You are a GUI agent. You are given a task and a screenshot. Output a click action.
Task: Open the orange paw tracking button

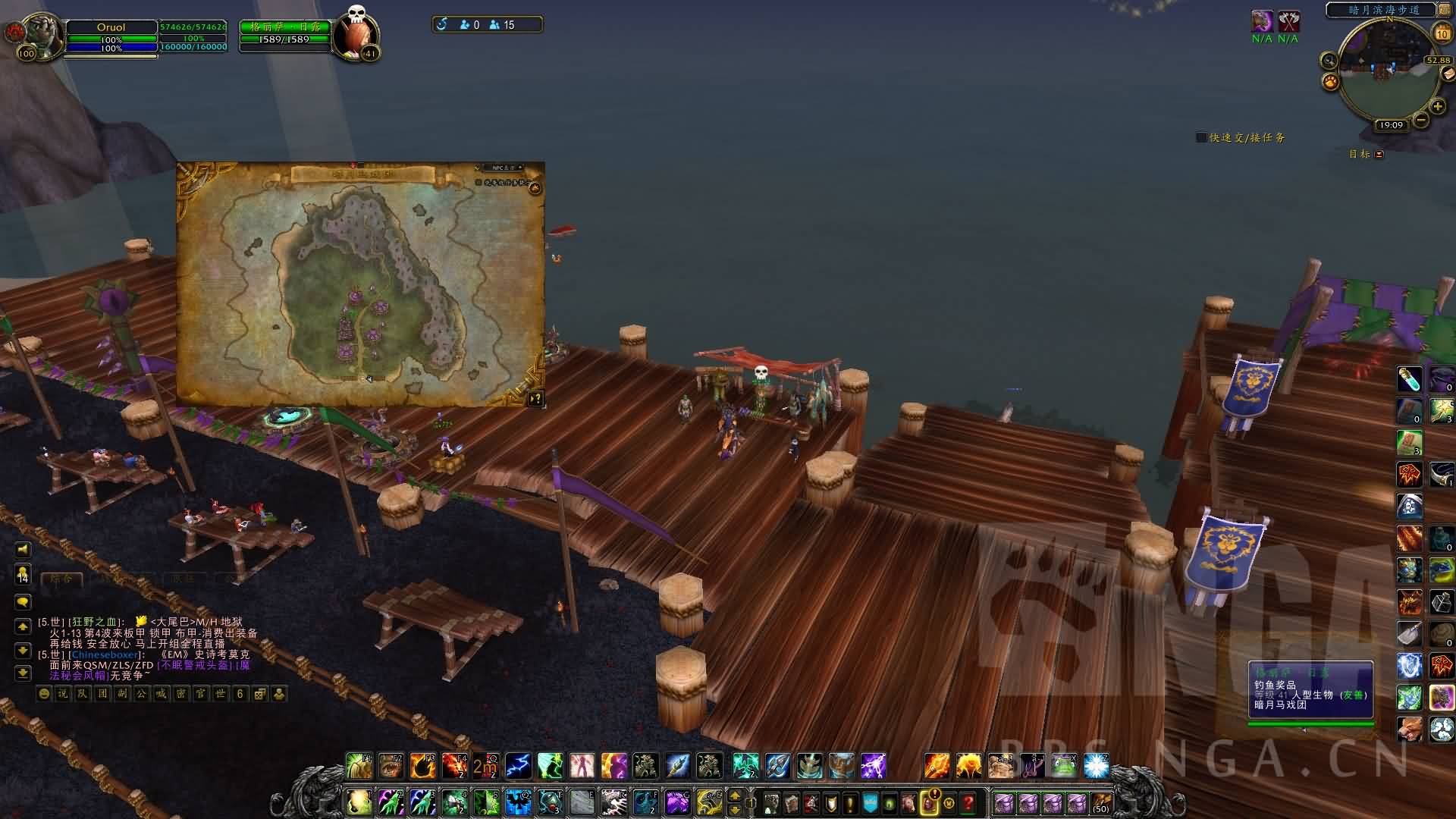(1330, 81)
